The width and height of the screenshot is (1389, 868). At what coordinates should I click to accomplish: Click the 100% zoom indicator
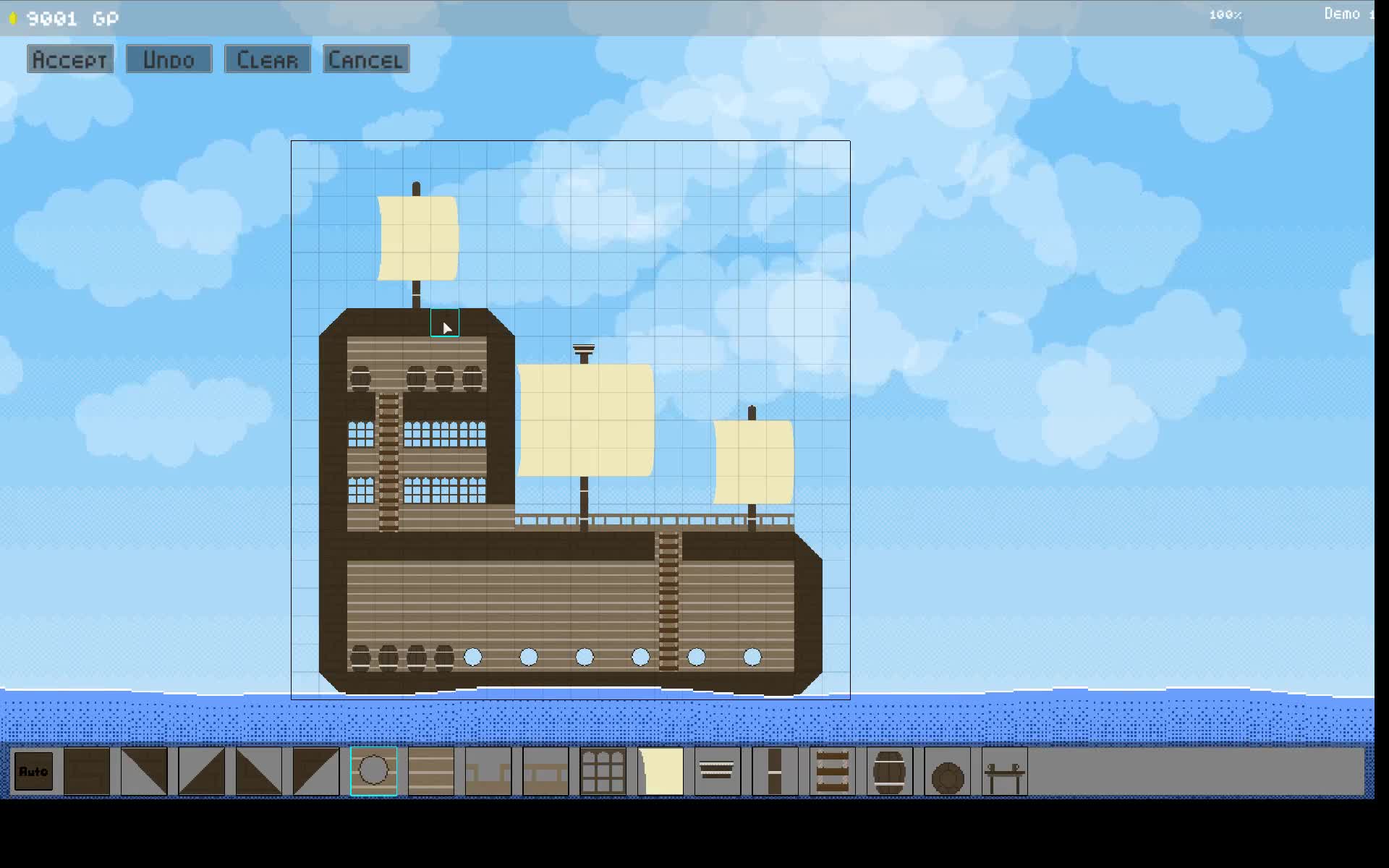(x=1226, y=14)
